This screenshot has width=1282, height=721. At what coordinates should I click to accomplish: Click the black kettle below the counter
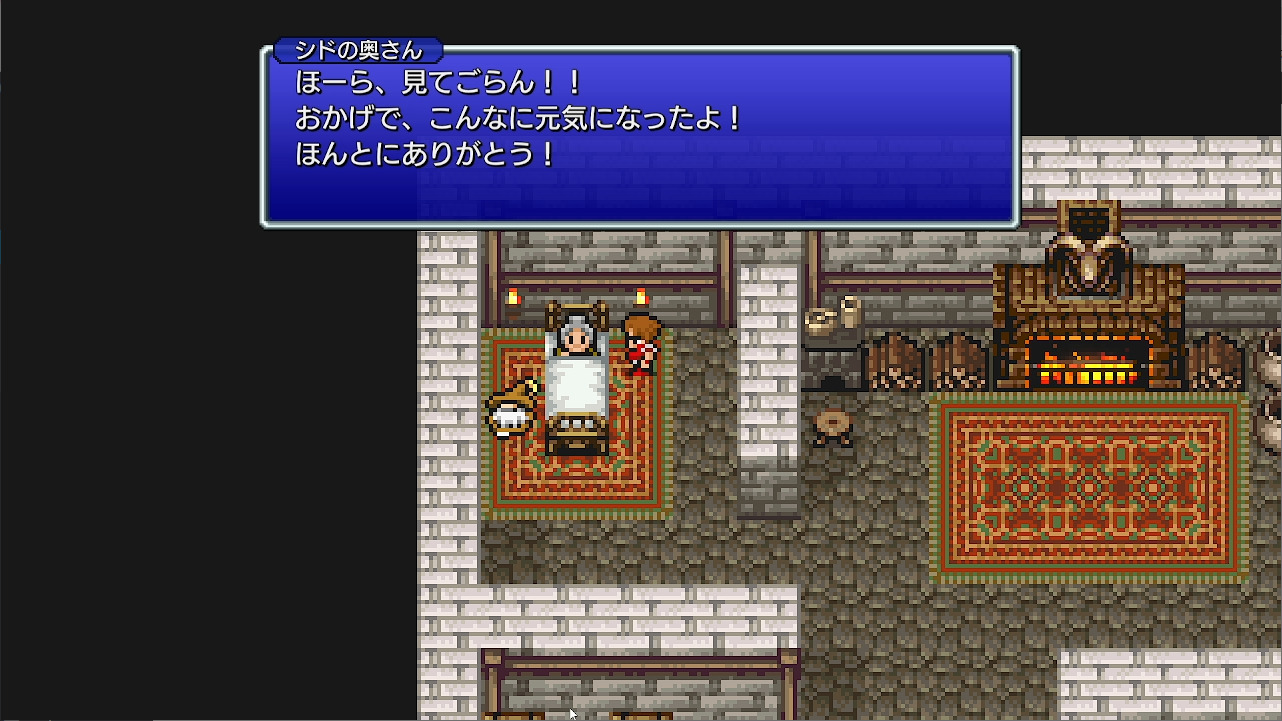(834, 381)
